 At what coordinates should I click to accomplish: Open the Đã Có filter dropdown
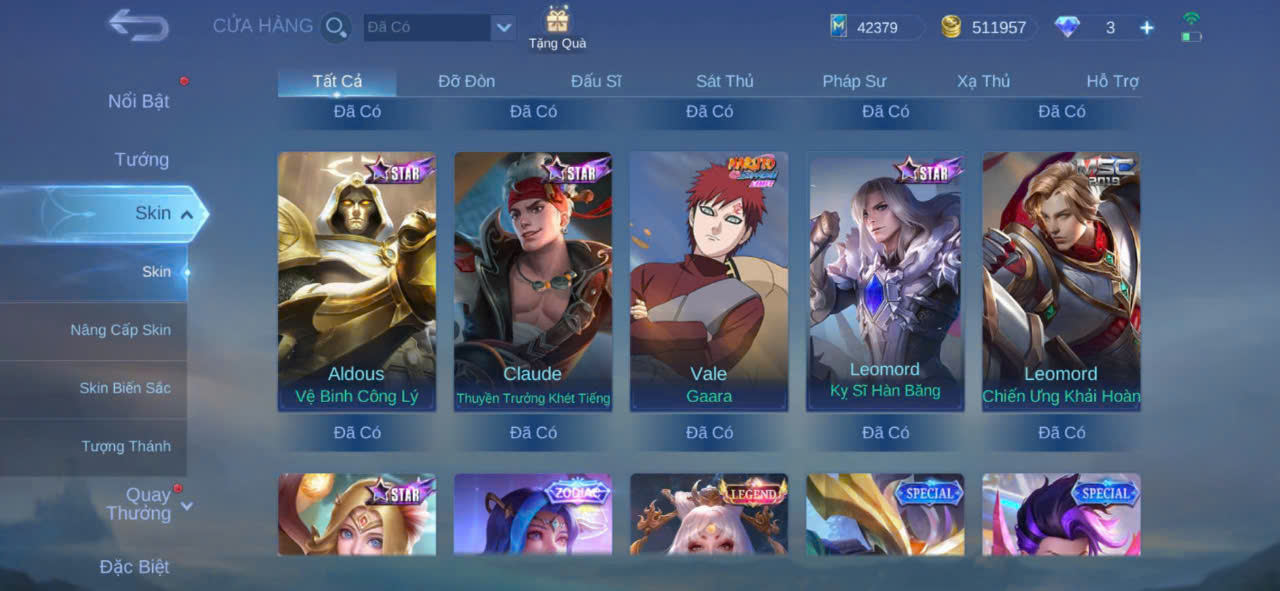click(503, 27)
